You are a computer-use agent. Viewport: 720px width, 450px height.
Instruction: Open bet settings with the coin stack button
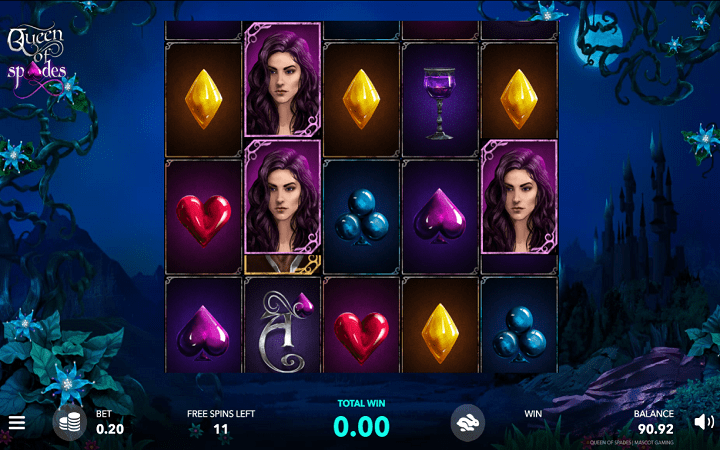(x=69, y=423)
